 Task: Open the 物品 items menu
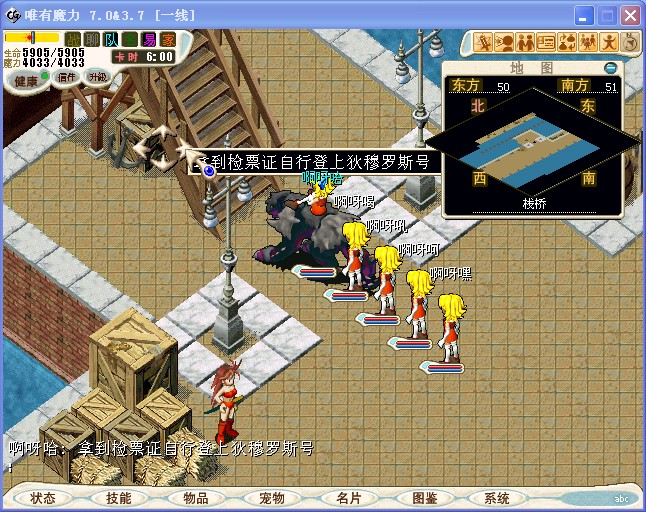[x=196, y=497]
